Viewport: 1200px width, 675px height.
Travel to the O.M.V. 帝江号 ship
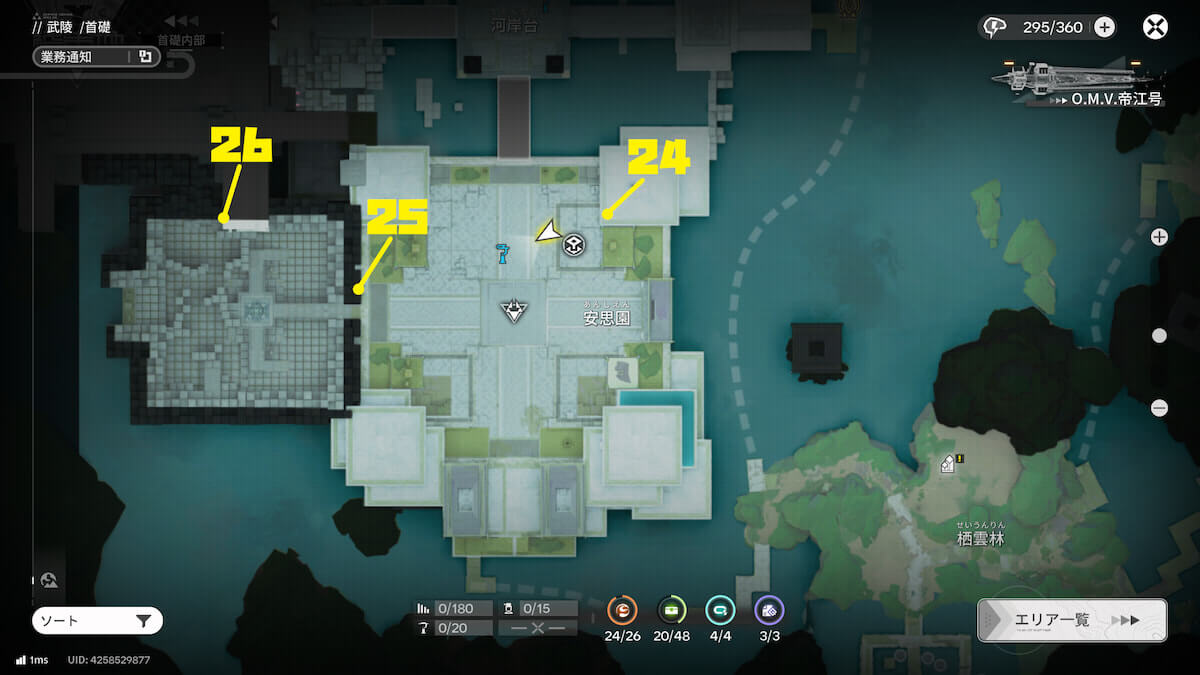(x=1075, y=80)
